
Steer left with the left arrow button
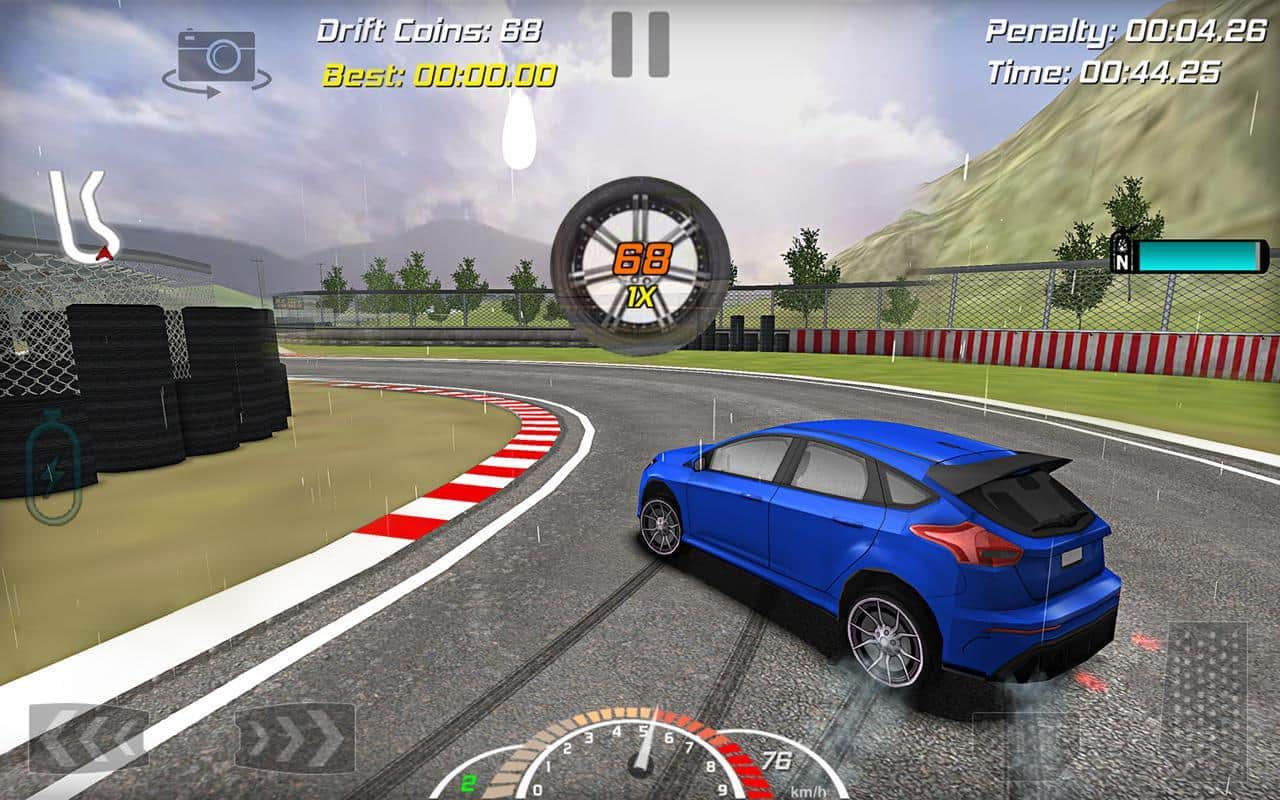(x=88, y=738)
